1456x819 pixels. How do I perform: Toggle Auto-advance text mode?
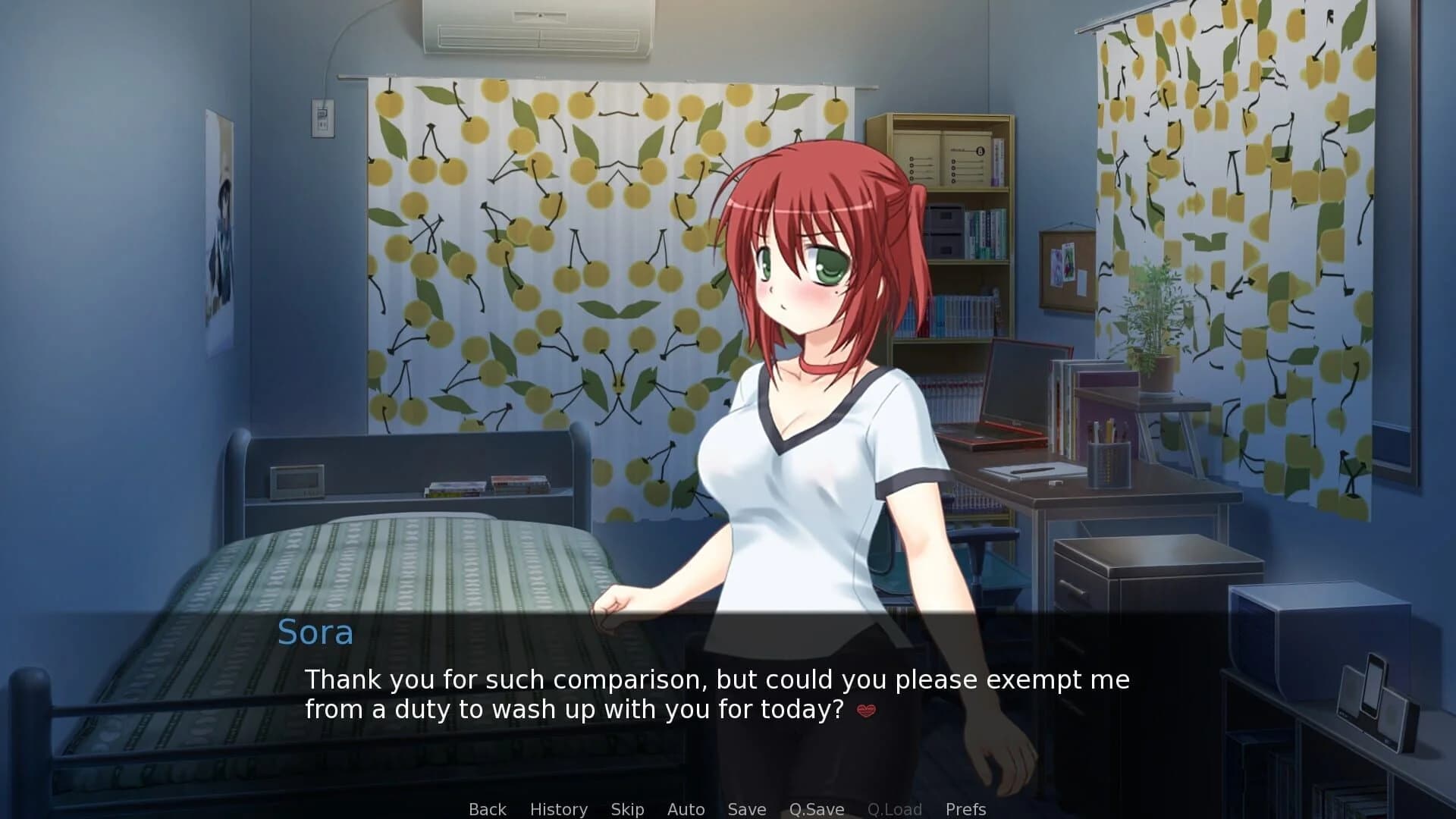pyautogui.click(x=685, y=808)
